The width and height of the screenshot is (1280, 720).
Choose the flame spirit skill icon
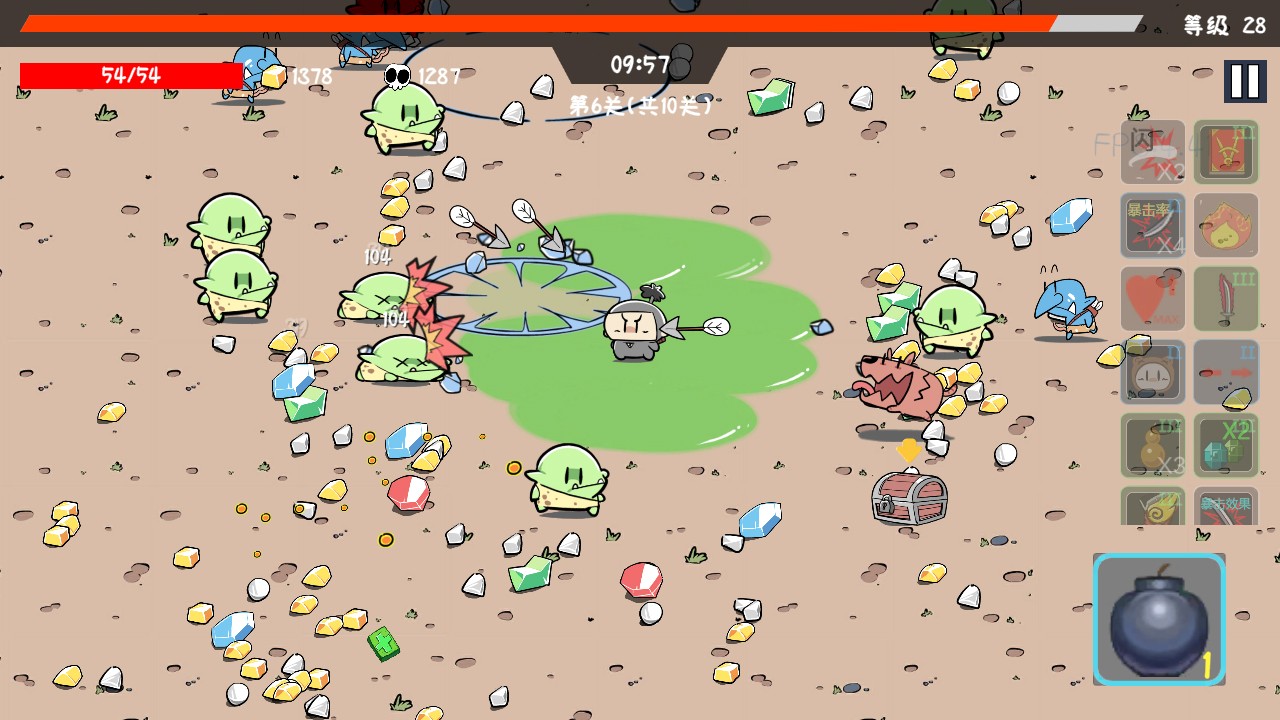click(1226, 225)
